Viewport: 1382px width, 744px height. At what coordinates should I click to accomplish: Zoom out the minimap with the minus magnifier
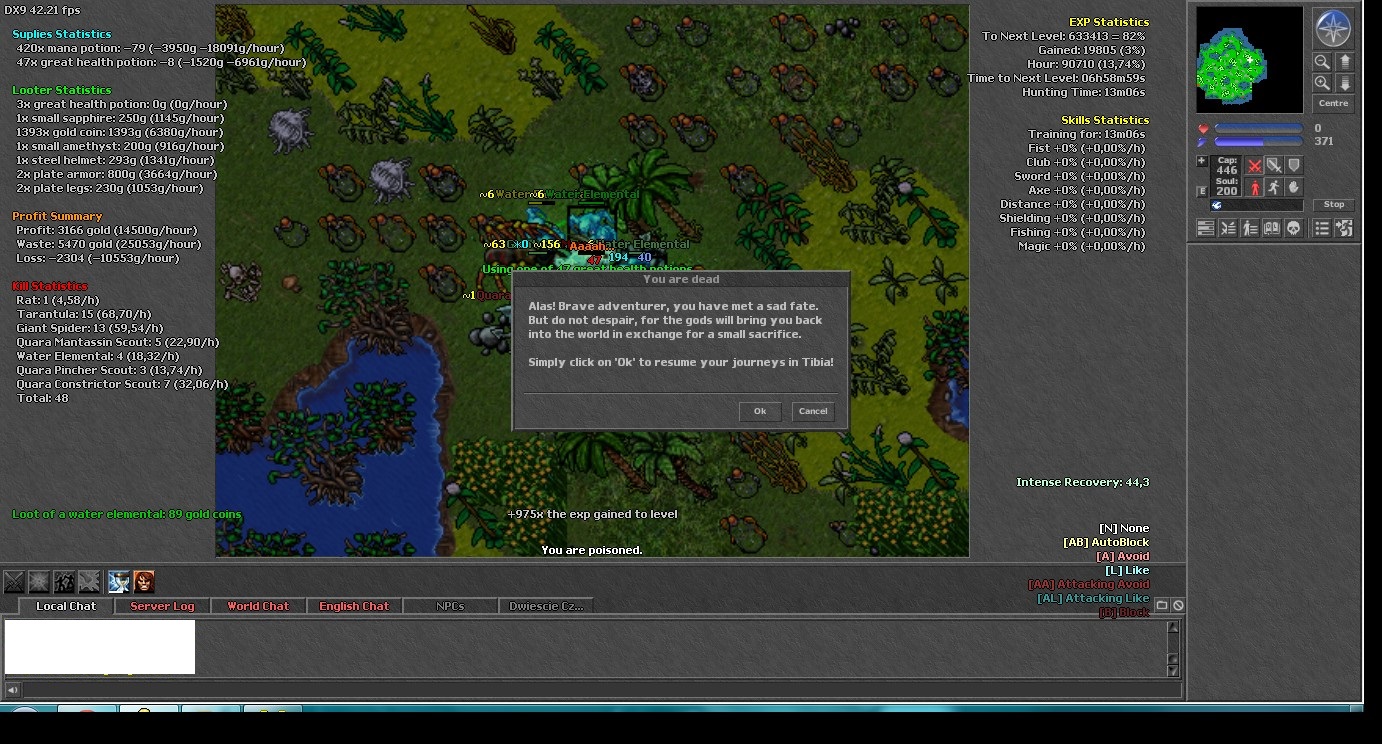1323,62
